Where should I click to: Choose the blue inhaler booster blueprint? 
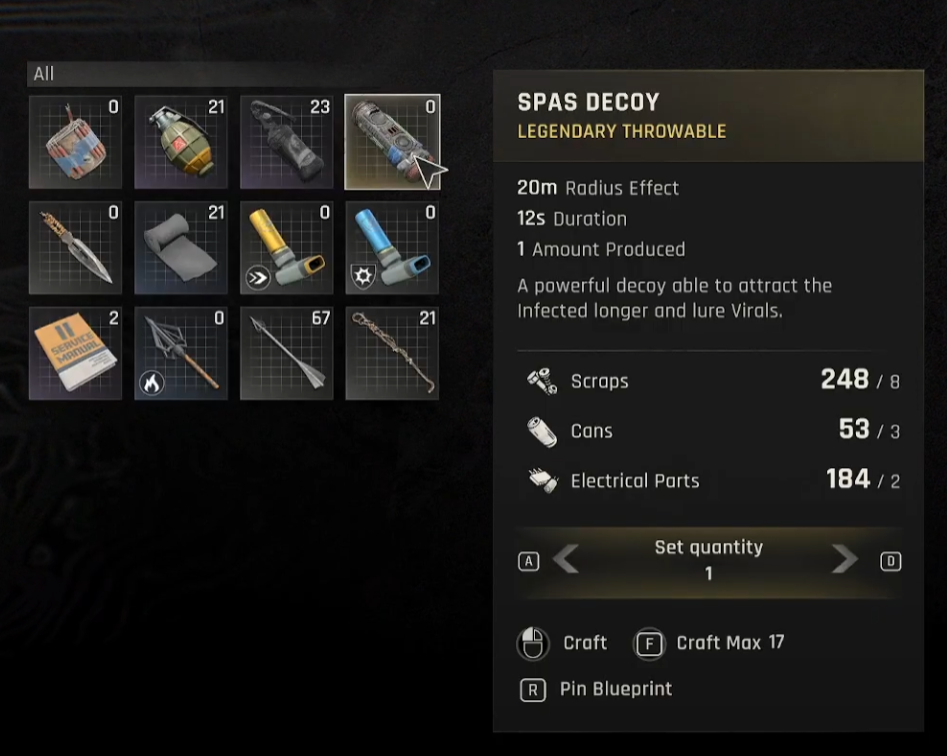click(x=392, y=248)
